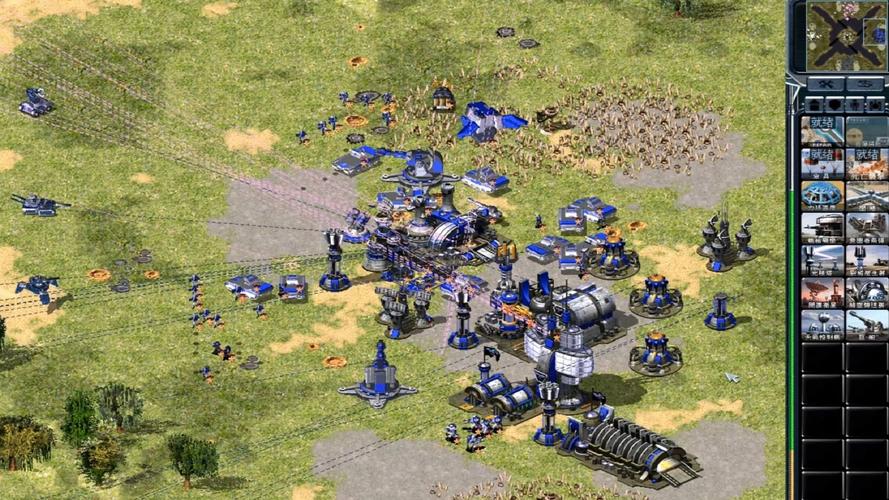The height and width of the screenshot is (500, 889).
Task: Switch to the structures build tab
Action: pyautogui.click(x=814, y=104)
